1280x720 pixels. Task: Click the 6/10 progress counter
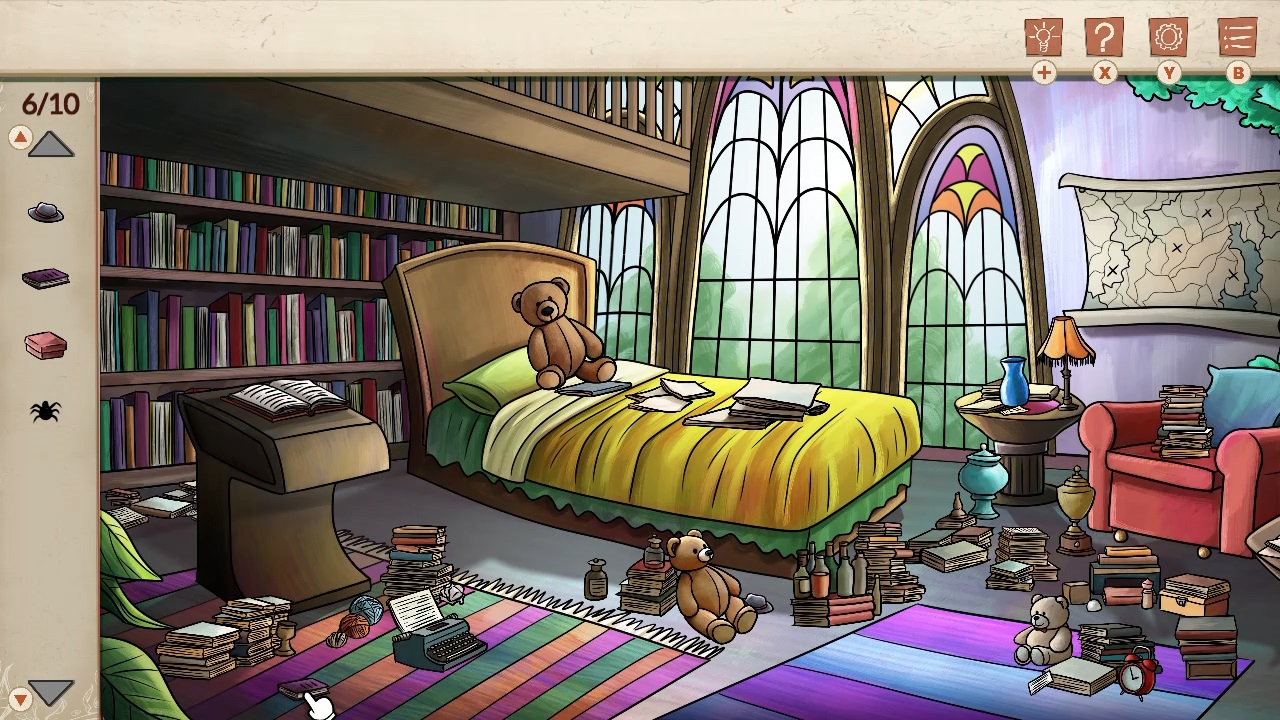pos(49,104)
